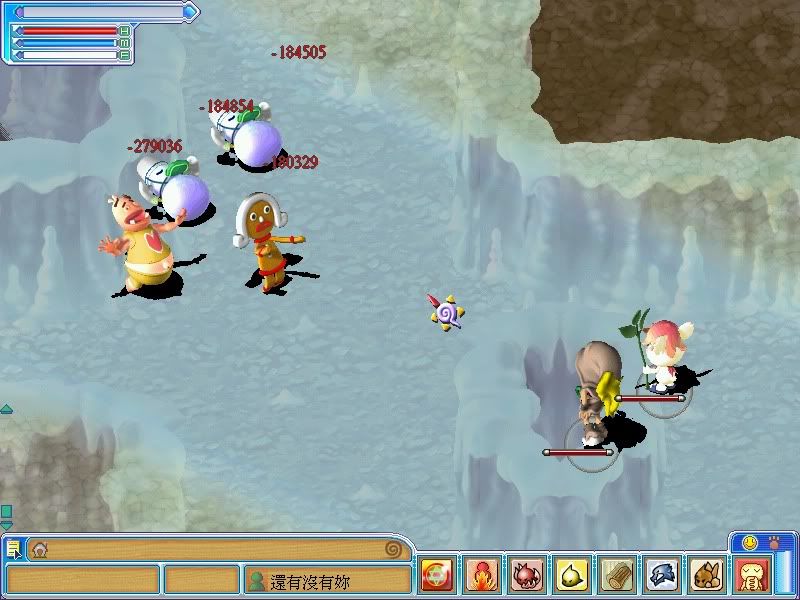
Task: Open the yellow smiley emote button
Action: (749, 542)
